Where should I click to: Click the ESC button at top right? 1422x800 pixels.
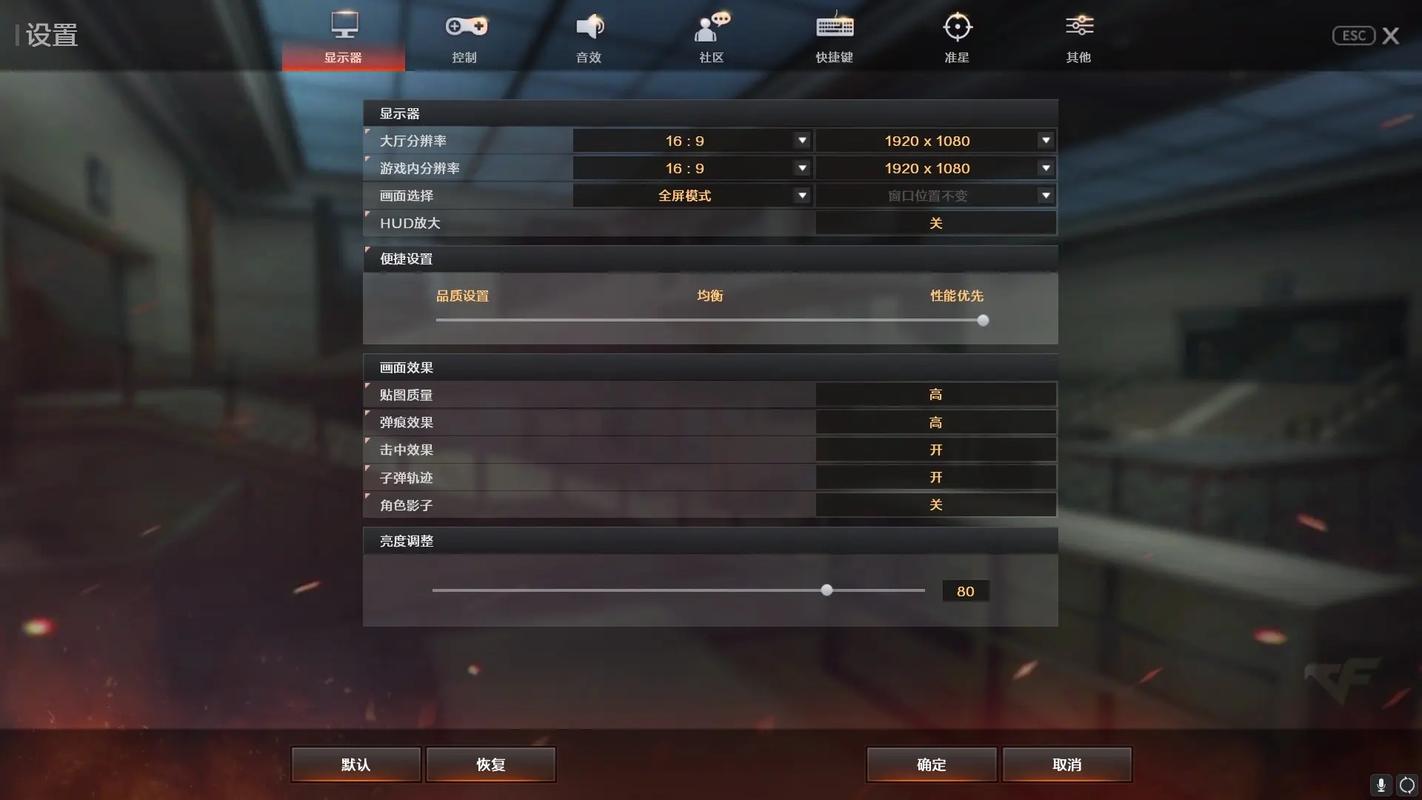click(x=1353, y=35)
